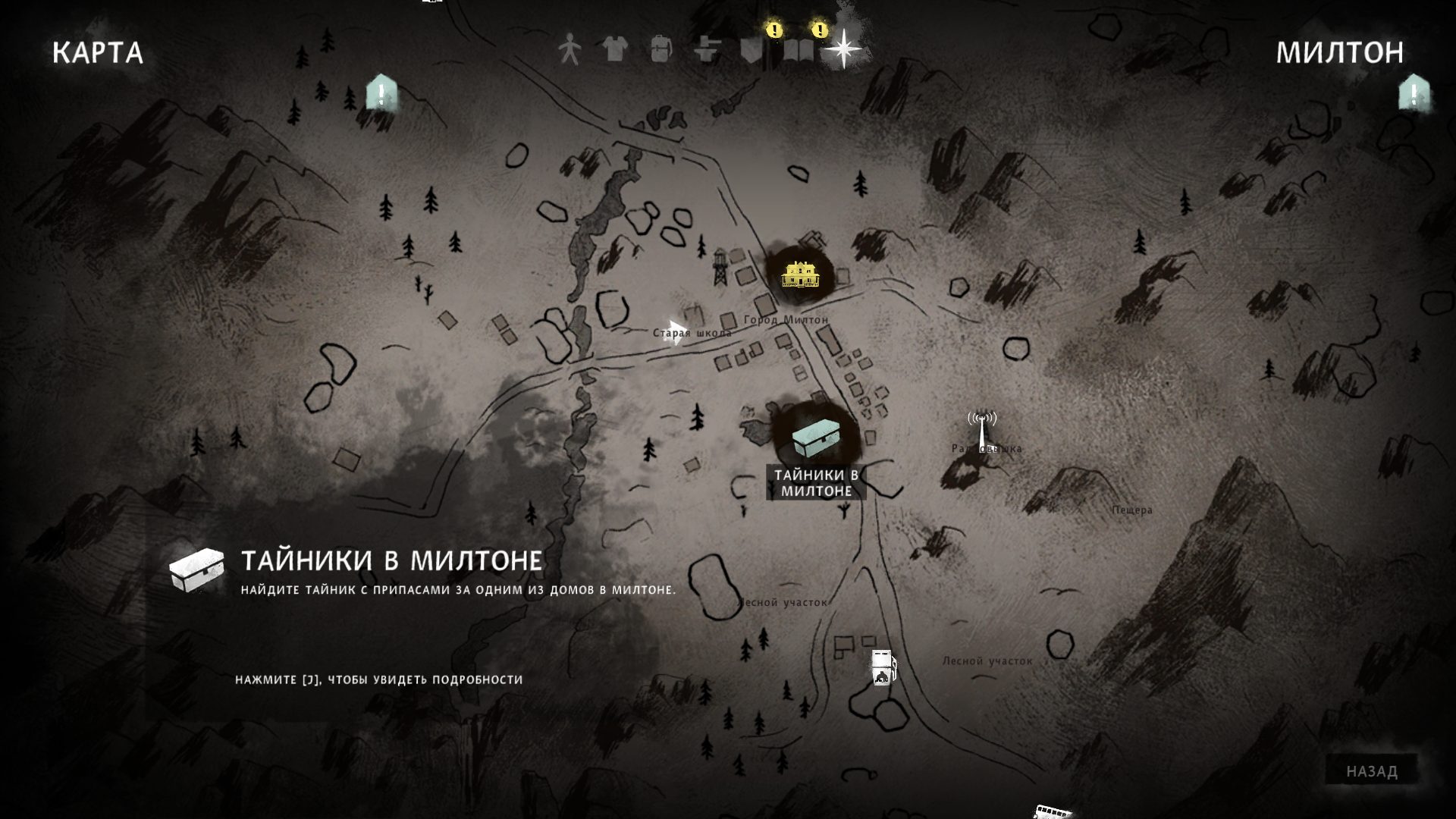
Task: Open the shield-shaped missions tab
Action: point(752,50)
